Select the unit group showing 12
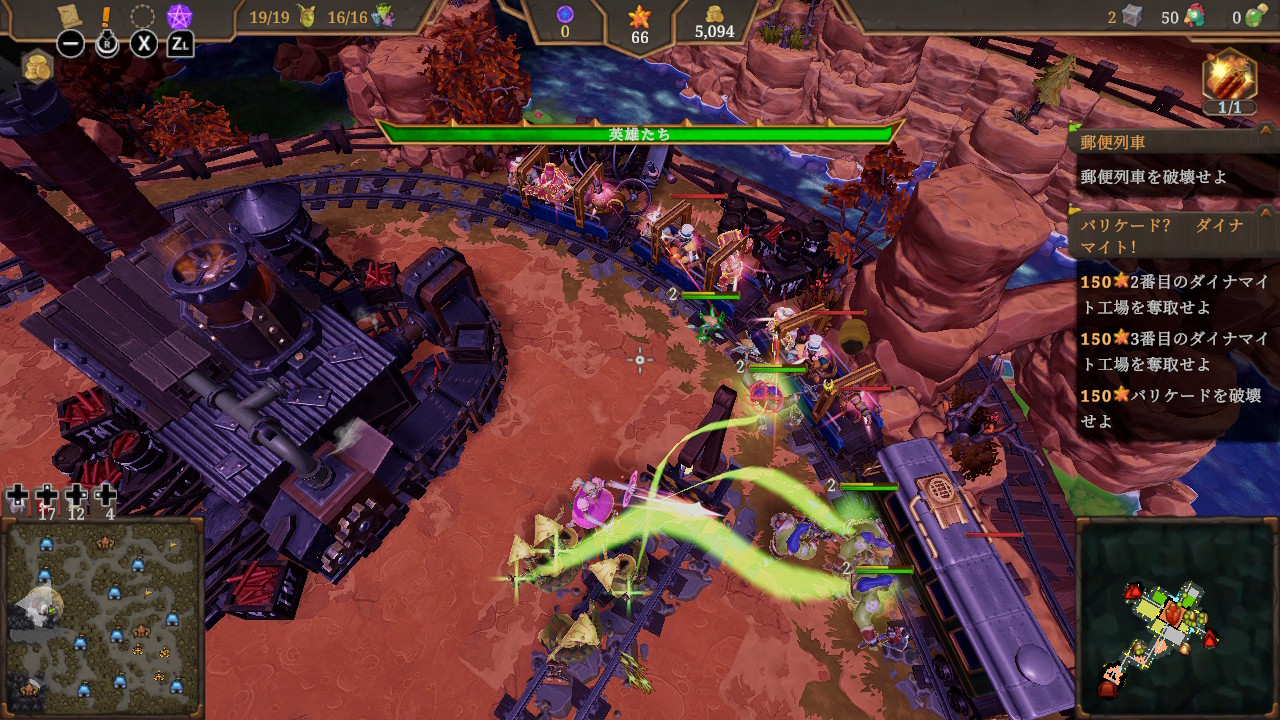 pos(76,500)
